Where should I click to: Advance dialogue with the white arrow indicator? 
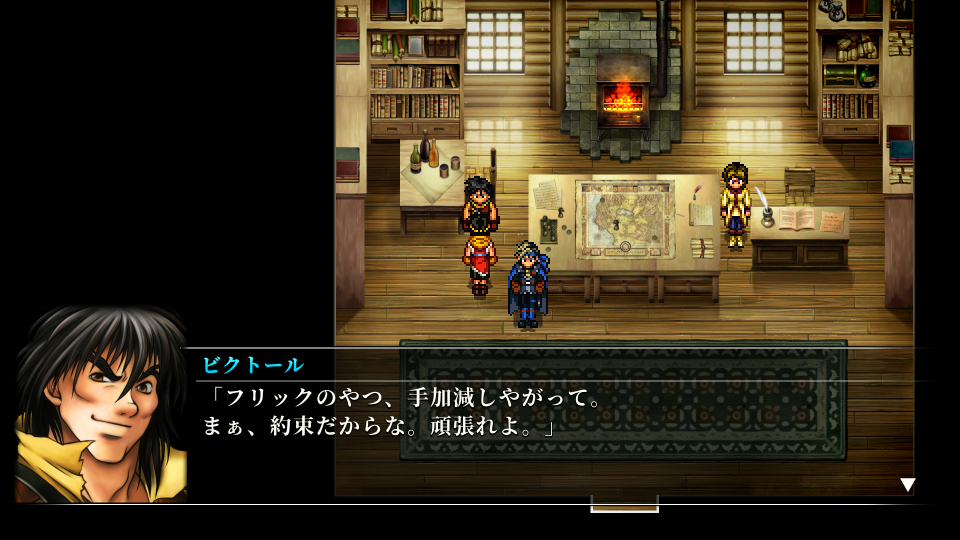coord(907,485)
